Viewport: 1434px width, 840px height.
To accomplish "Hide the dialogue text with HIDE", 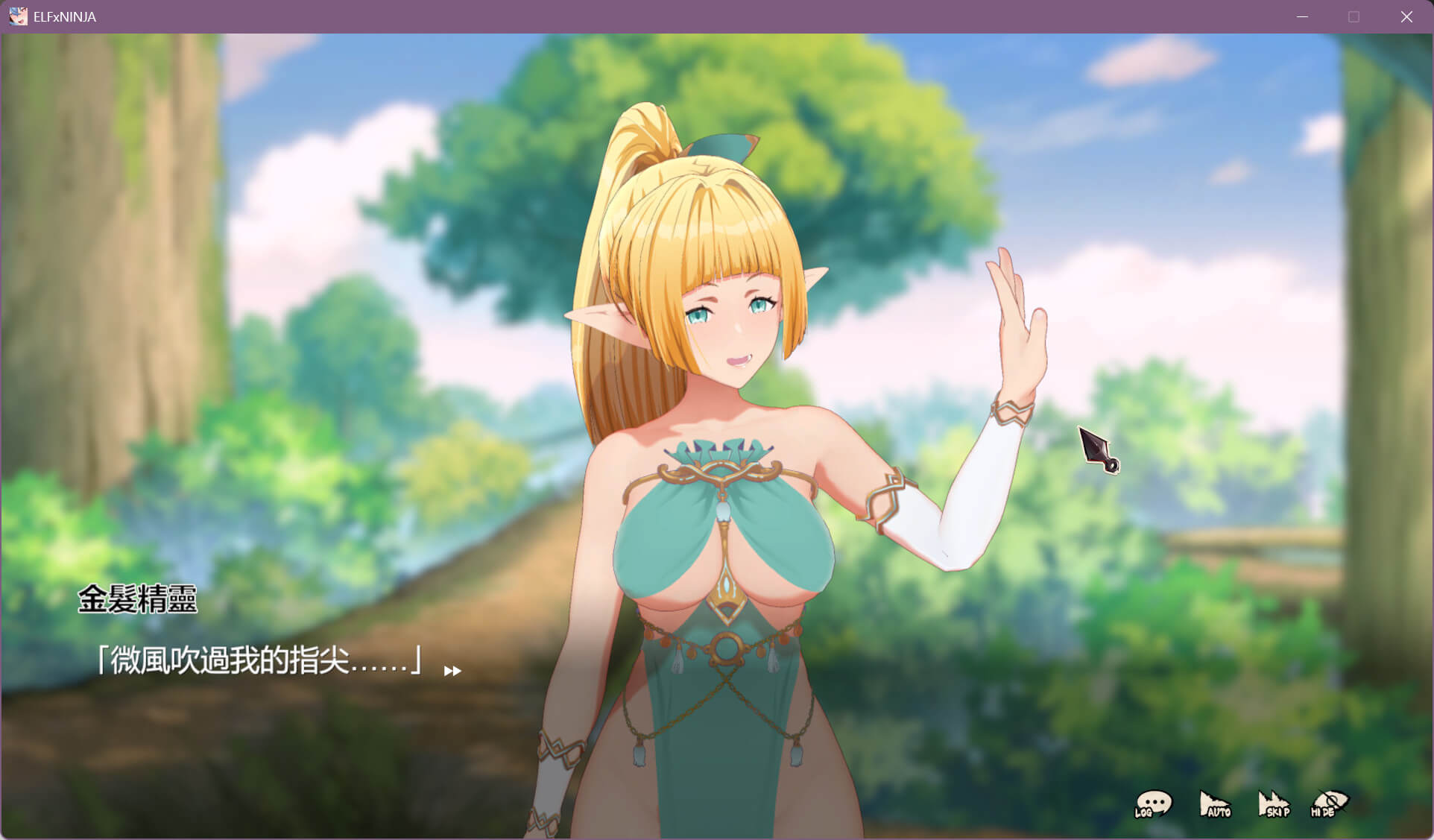I will 1330,804.
